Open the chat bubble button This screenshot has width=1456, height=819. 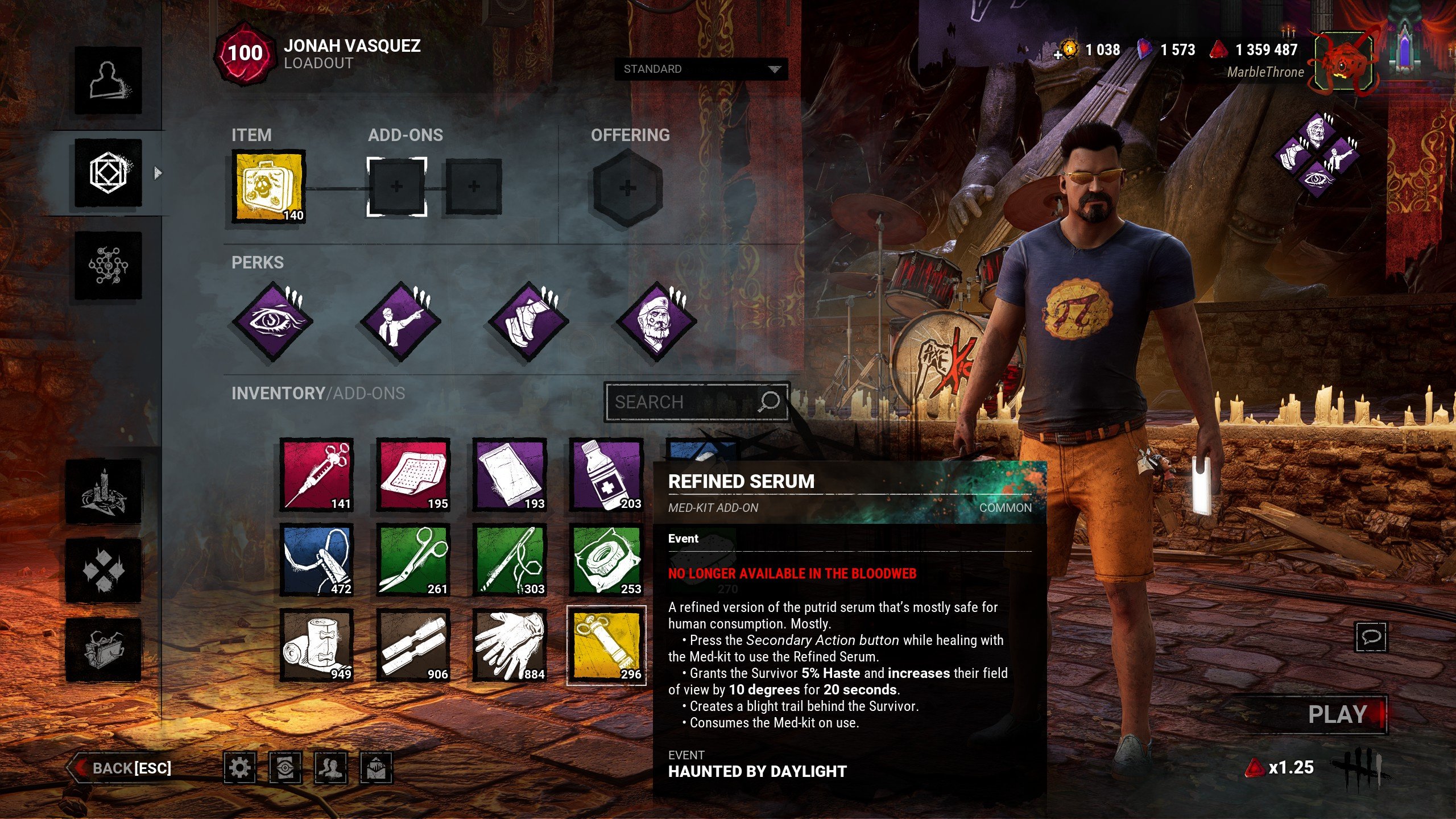(1371, 636)
